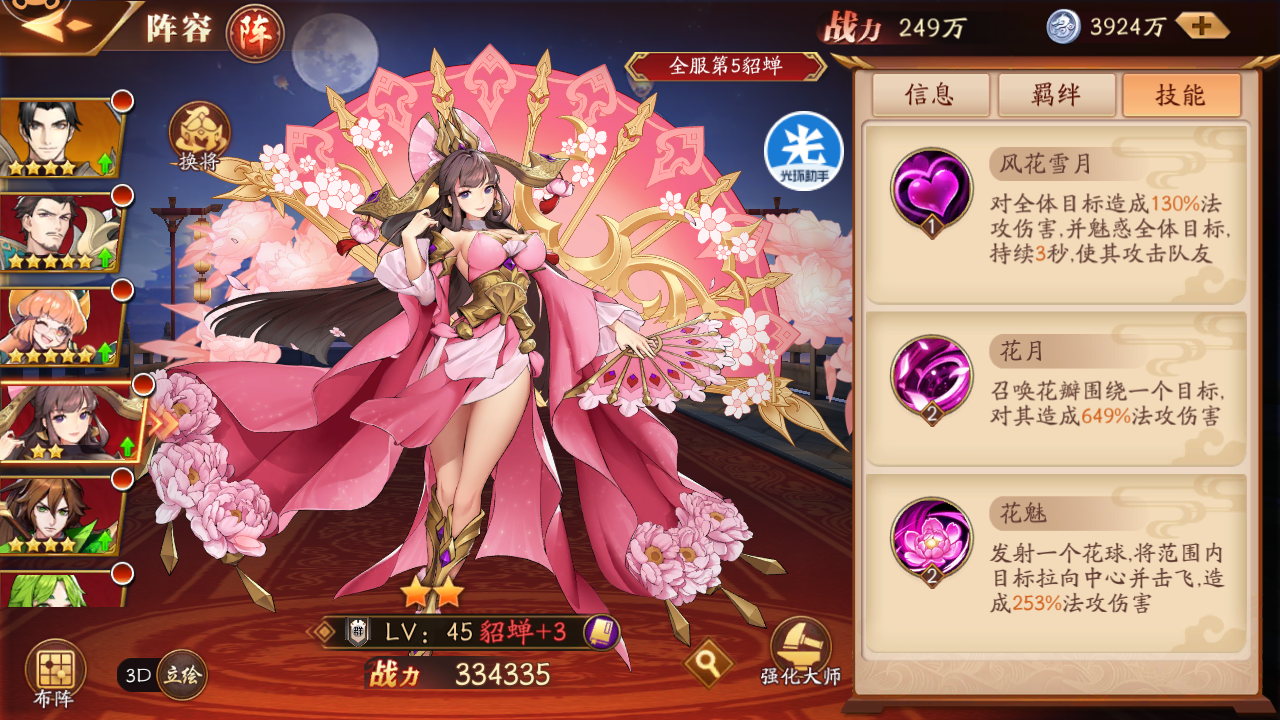Viewport: 1280px width, 720px height.
Task: Switch to the 羁绊 bonds tab
Action: pos(1056,94)
